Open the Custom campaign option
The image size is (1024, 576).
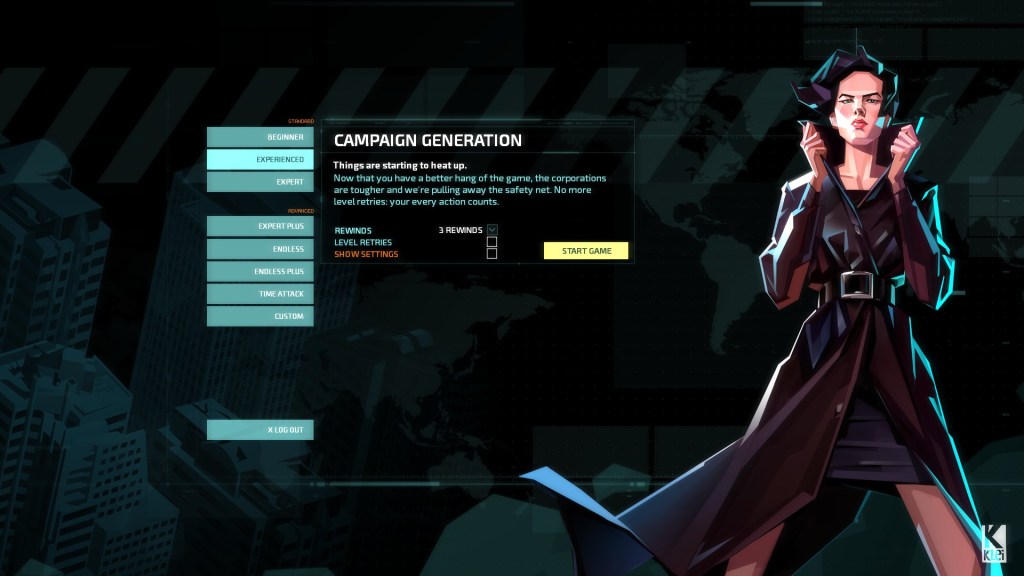(x=260, y=316)
